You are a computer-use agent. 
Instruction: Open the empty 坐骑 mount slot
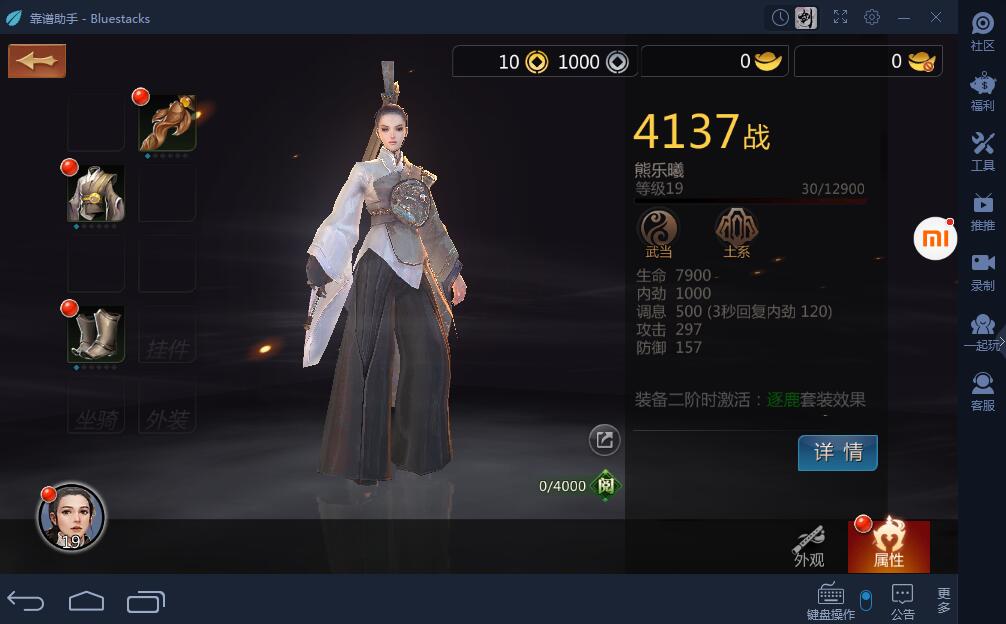pos(96,405)
